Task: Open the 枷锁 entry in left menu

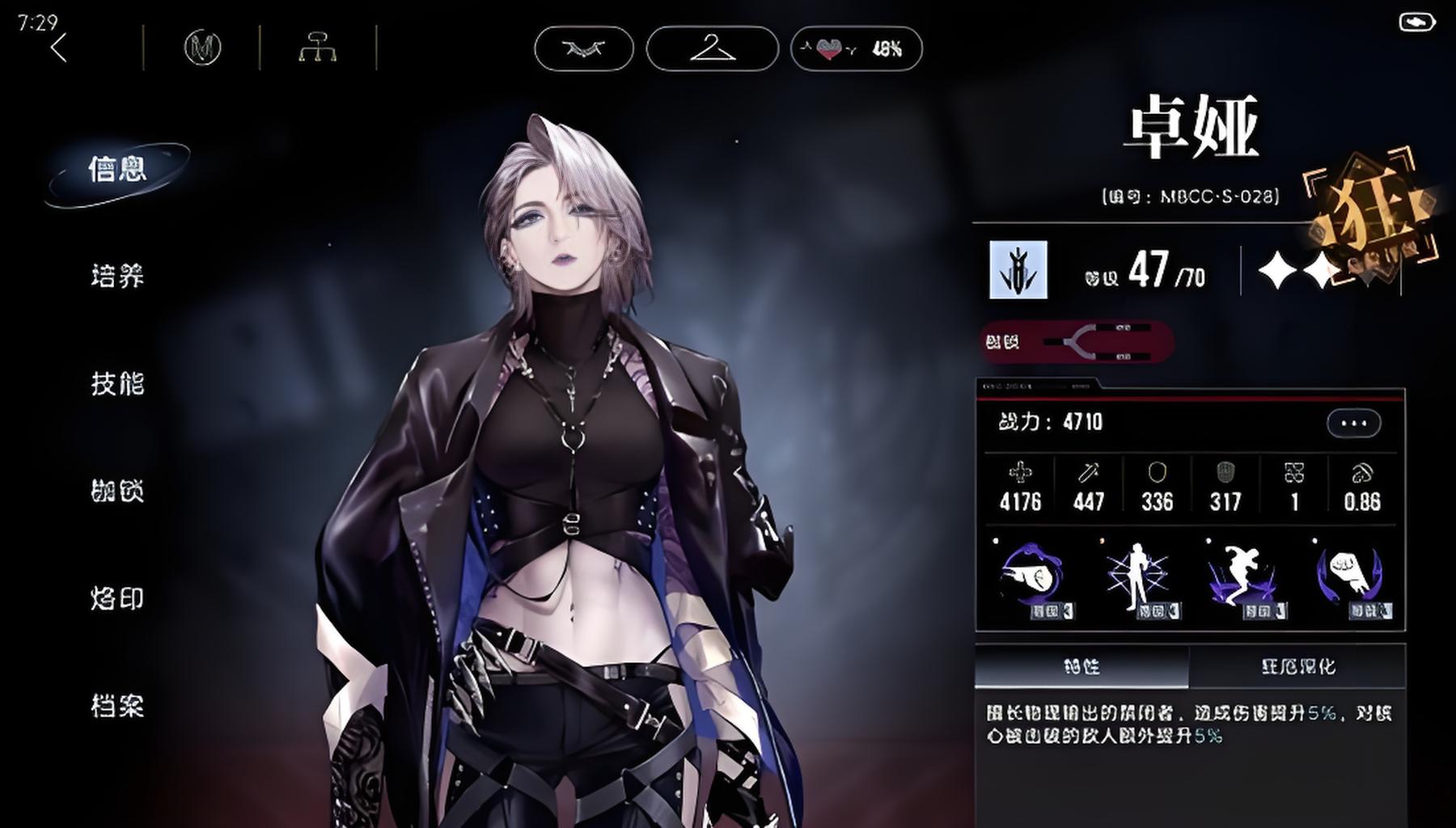Action: (x=117, y=492)
